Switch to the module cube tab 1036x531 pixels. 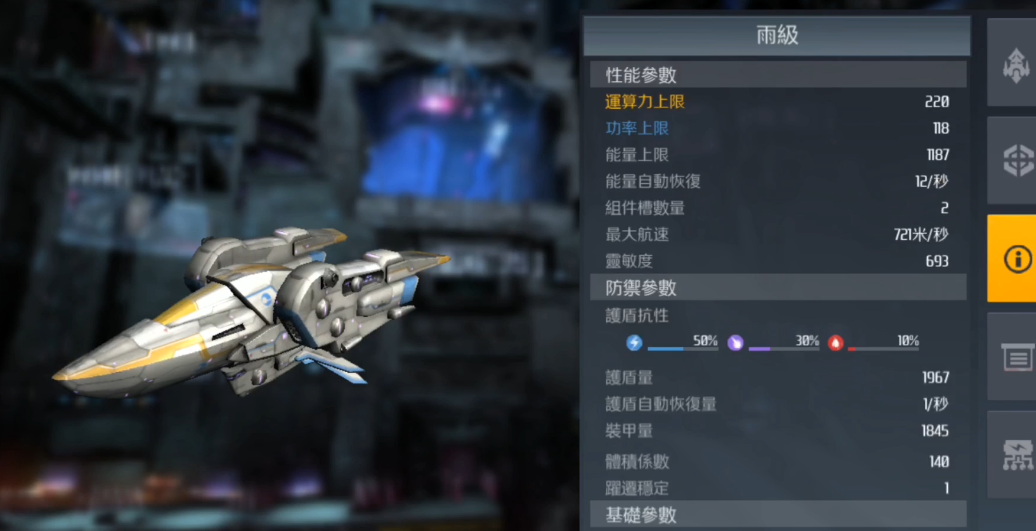(x=1015, y=160)
